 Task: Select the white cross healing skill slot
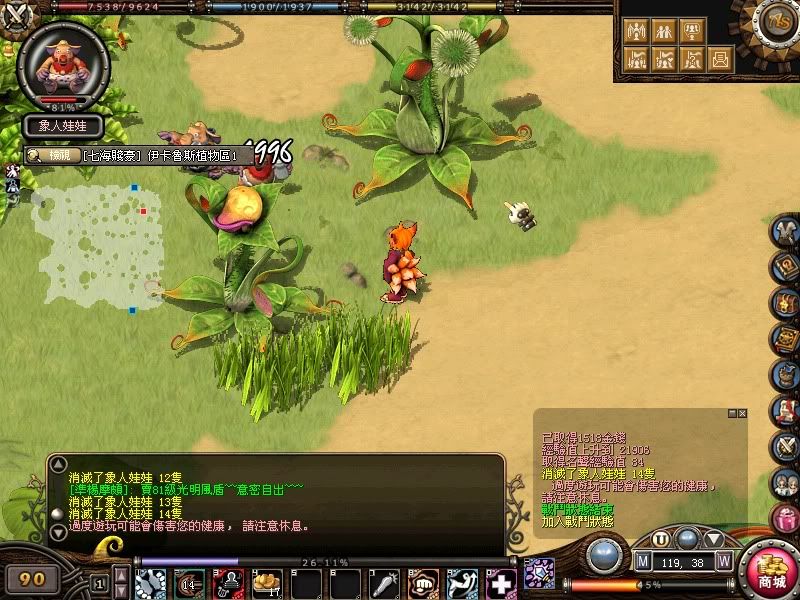tap(500, 581)
